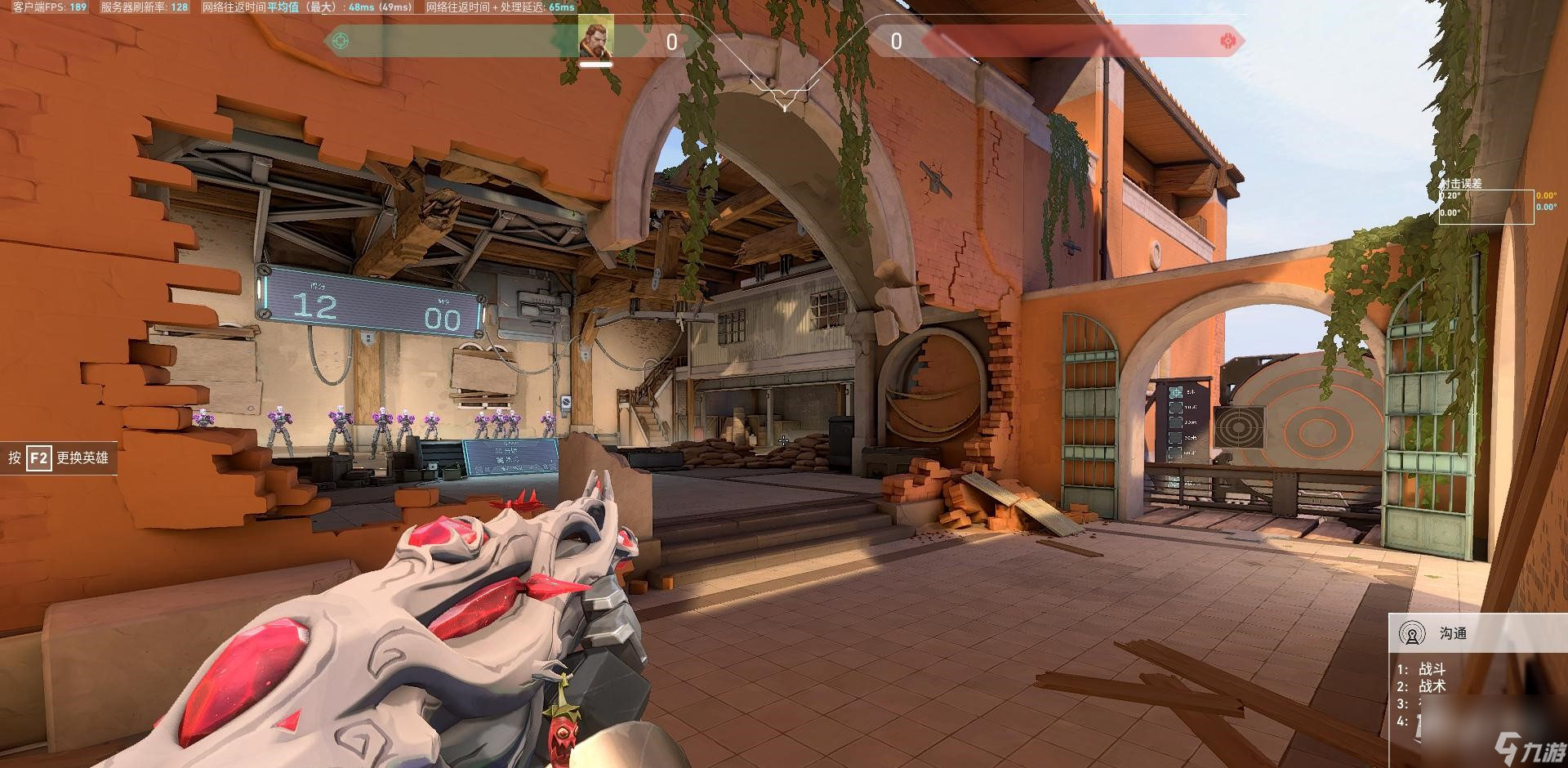The width and height of the screenshot is (1568, 768).
Task: Choose the 战术 communication category
Action: pyautogui.click(x=1432, y=686)
